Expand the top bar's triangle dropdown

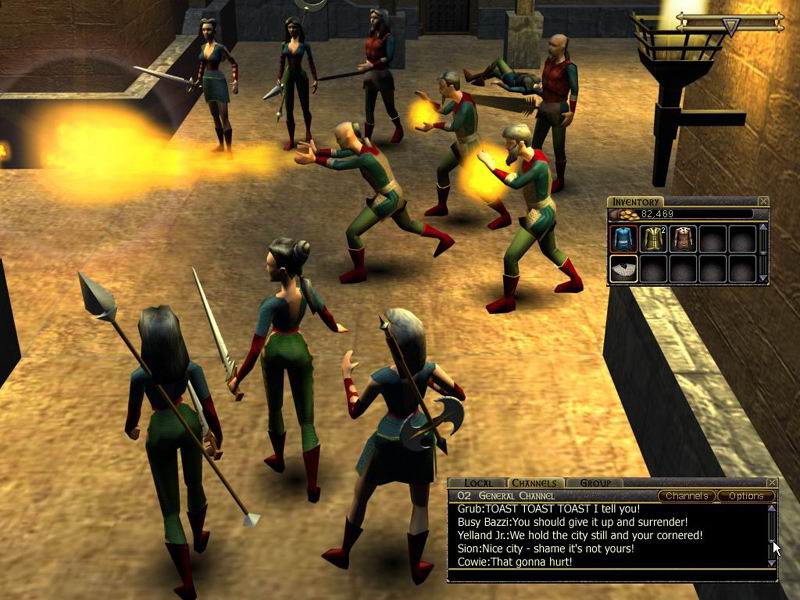[730, 27]
